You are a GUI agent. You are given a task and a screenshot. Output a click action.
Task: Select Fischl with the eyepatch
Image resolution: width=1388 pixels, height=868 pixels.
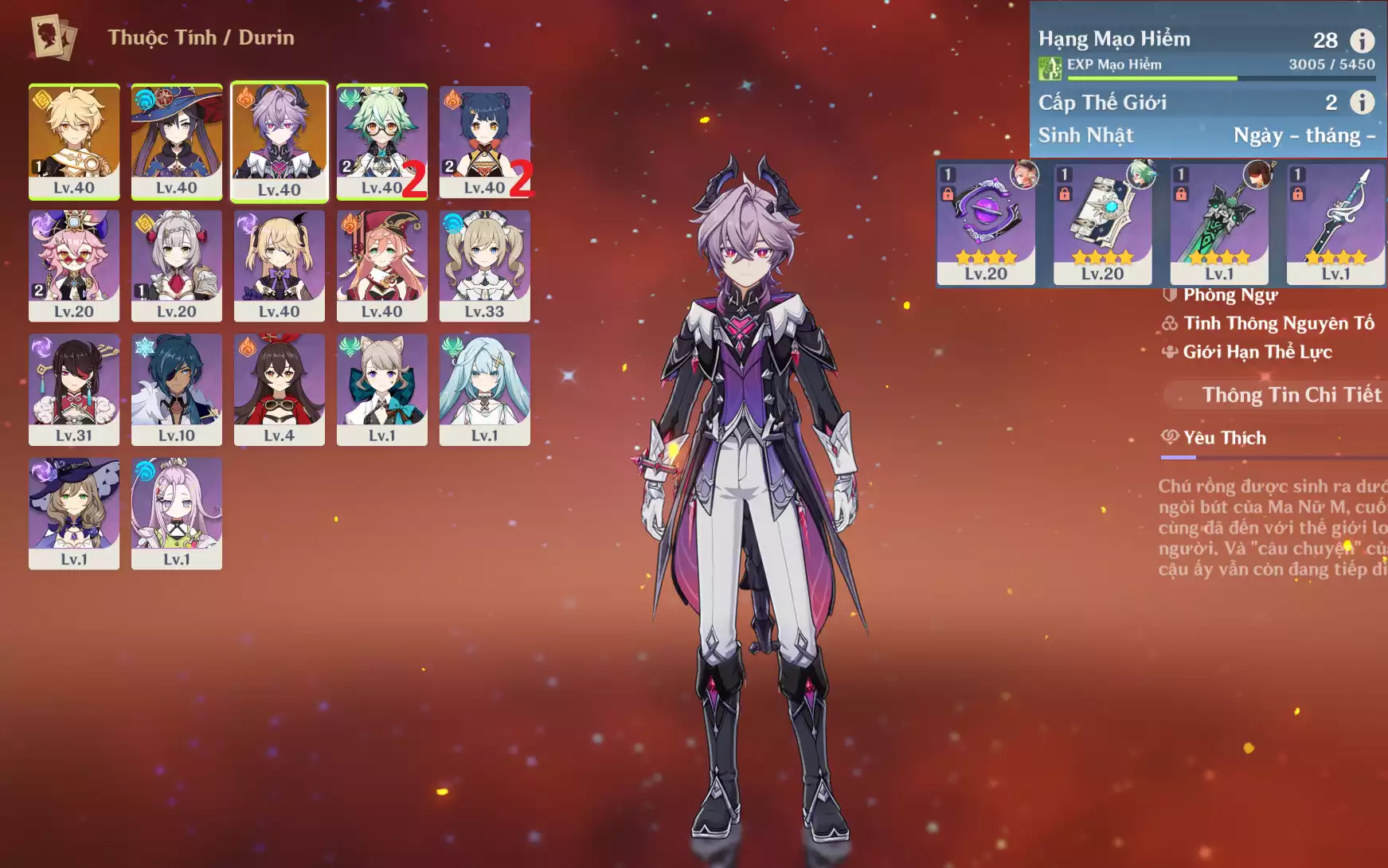click(279, 265)
